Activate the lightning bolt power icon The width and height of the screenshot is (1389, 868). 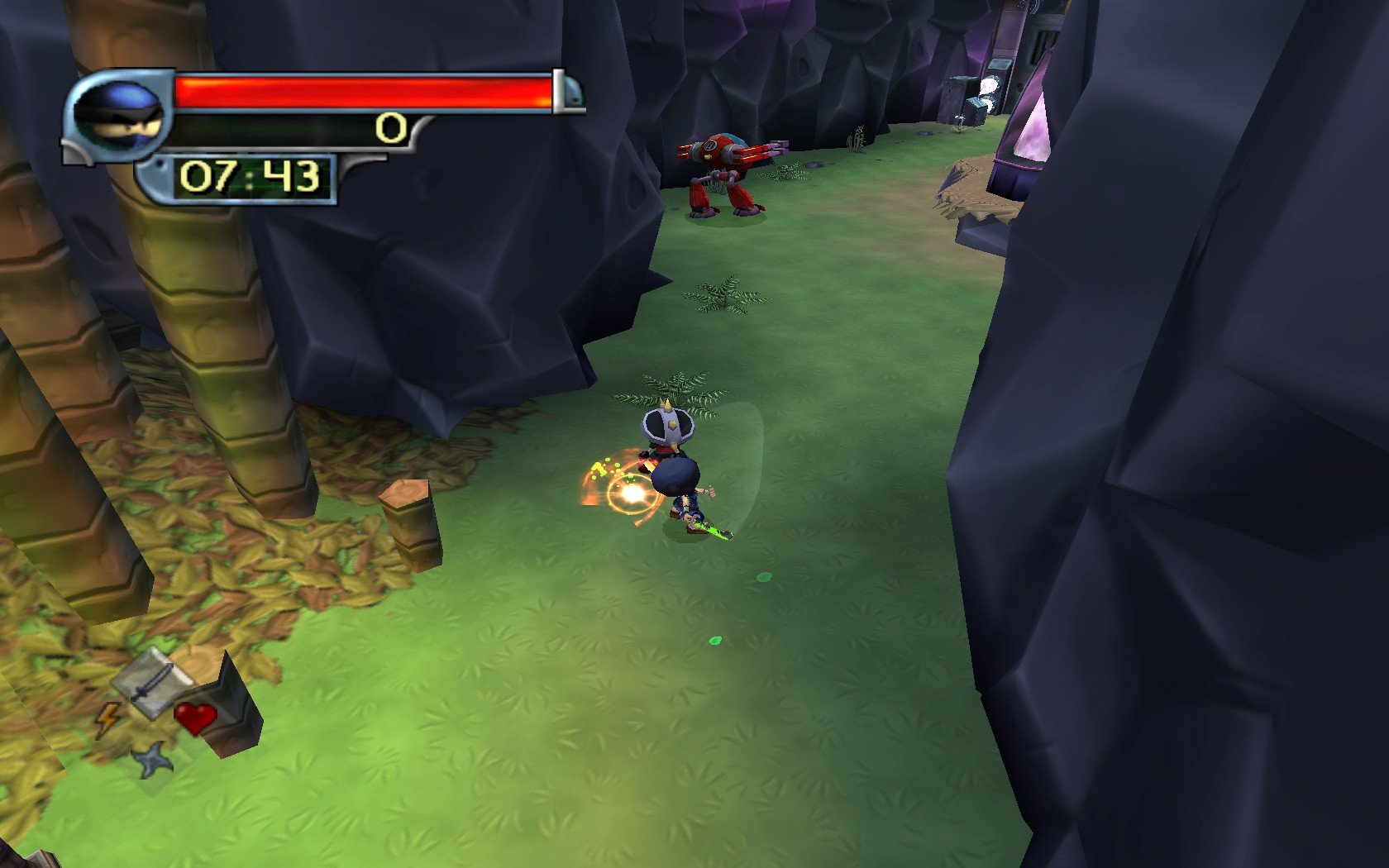(107, 720)
